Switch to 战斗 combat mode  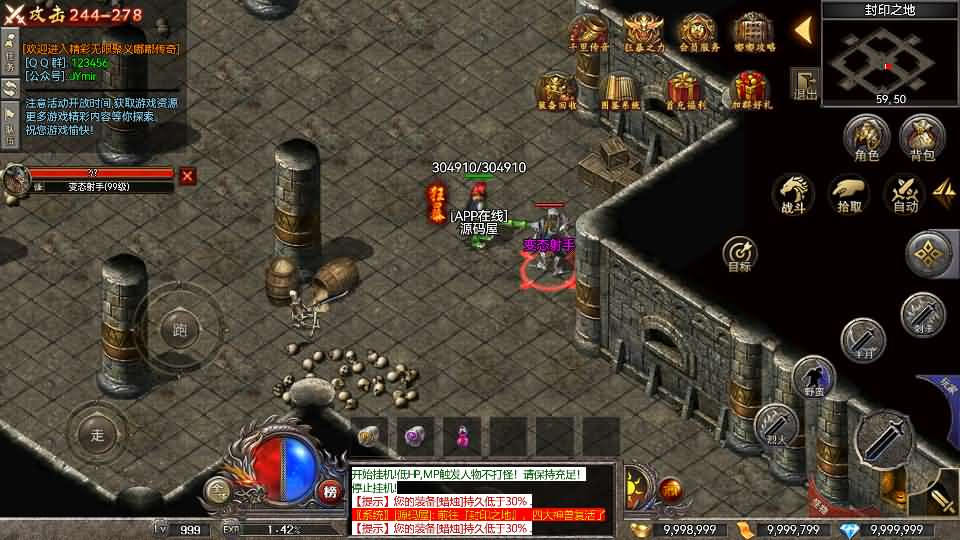pyautogui.click(x=792, y=194)
